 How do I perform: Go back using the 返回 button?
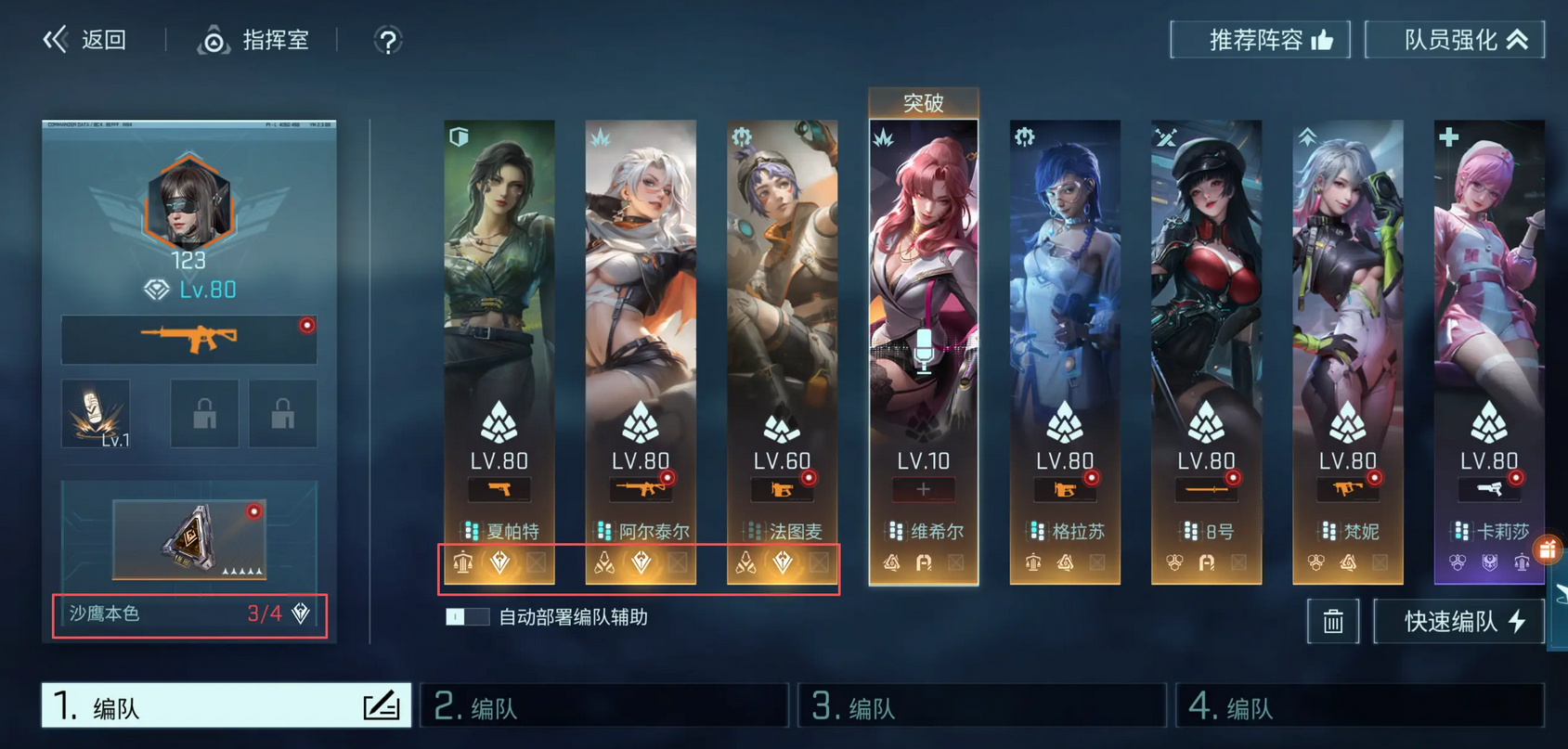85,40
